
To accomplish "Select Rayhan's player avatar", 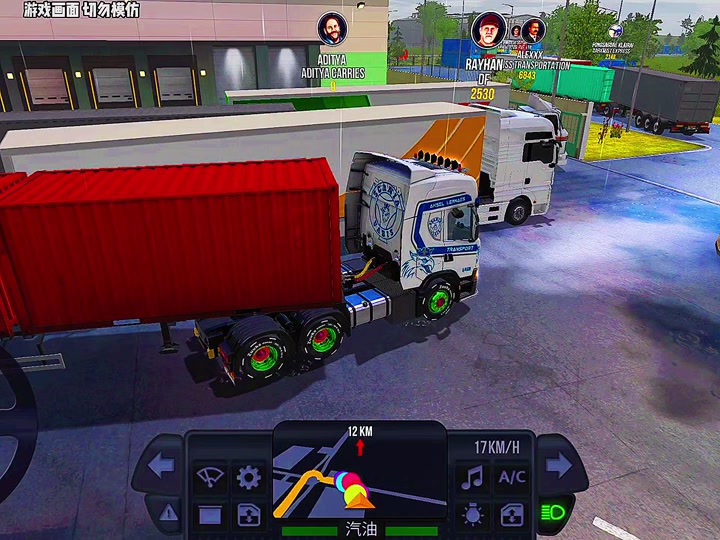I will (489, 29).
